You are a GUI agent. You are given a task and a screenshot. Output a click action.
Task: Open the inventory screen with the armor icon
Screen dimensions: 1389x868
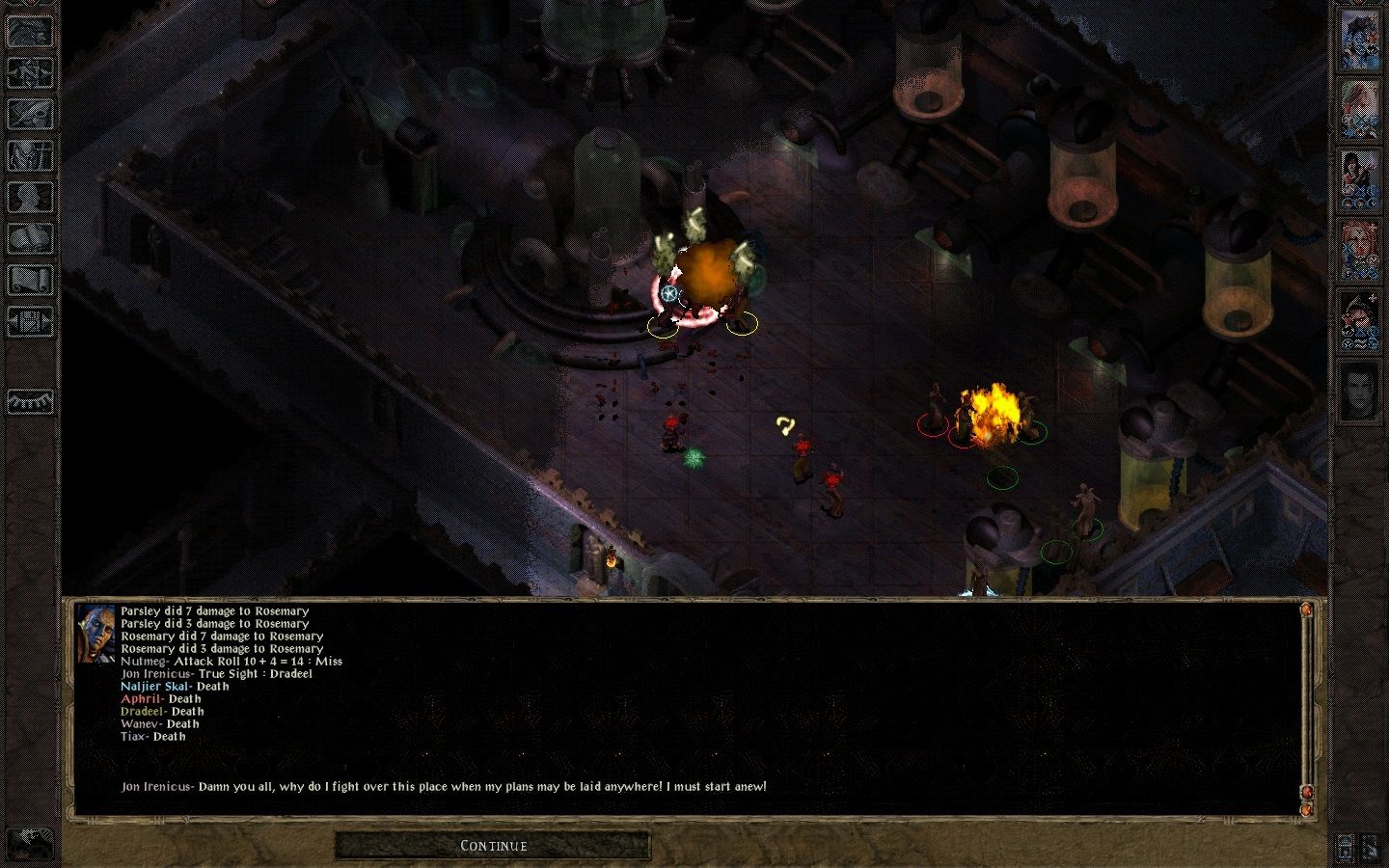tap(31, 155)
